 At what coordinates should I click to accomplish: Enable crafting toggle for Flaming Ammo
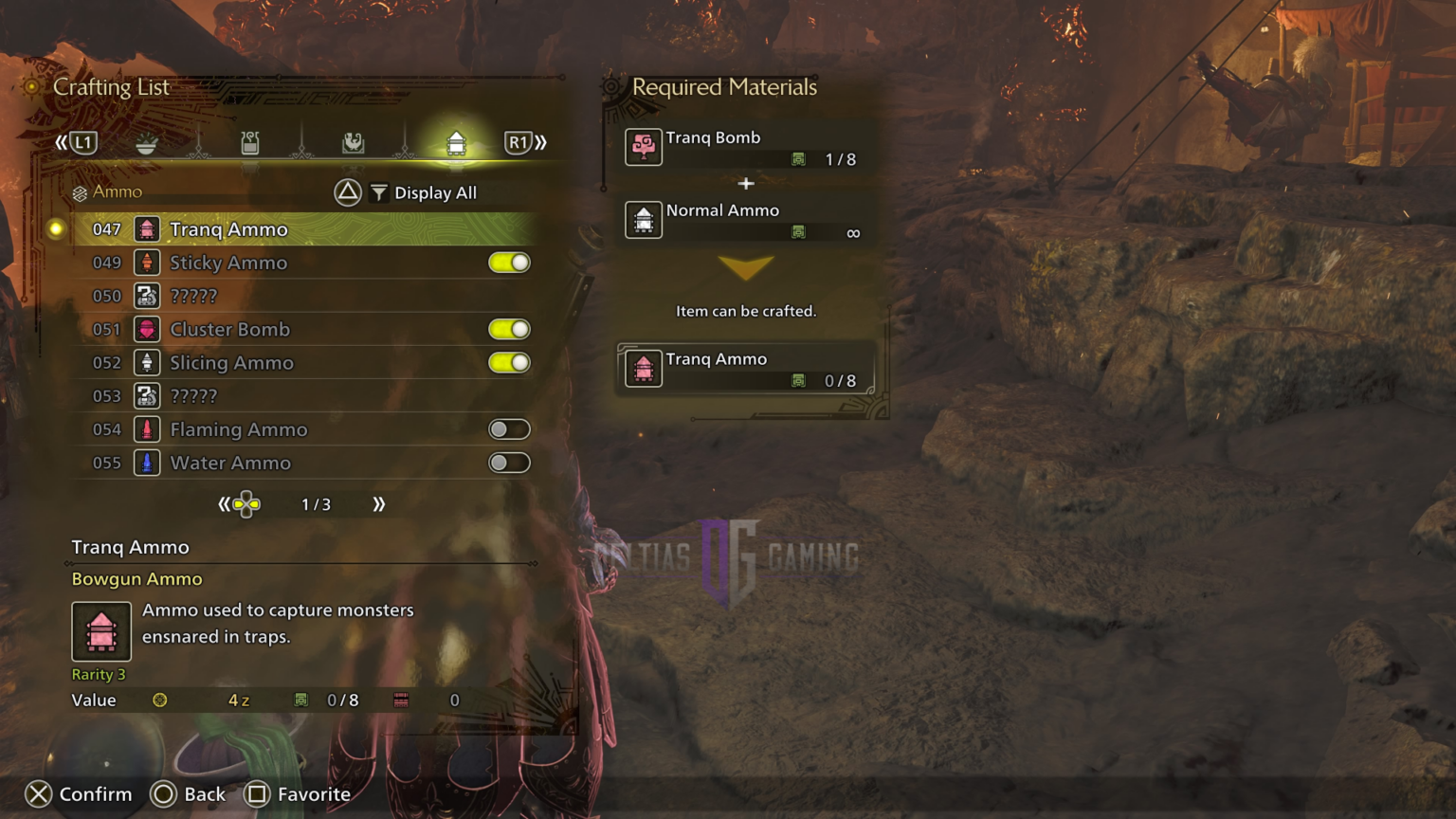tap(509, 428)
